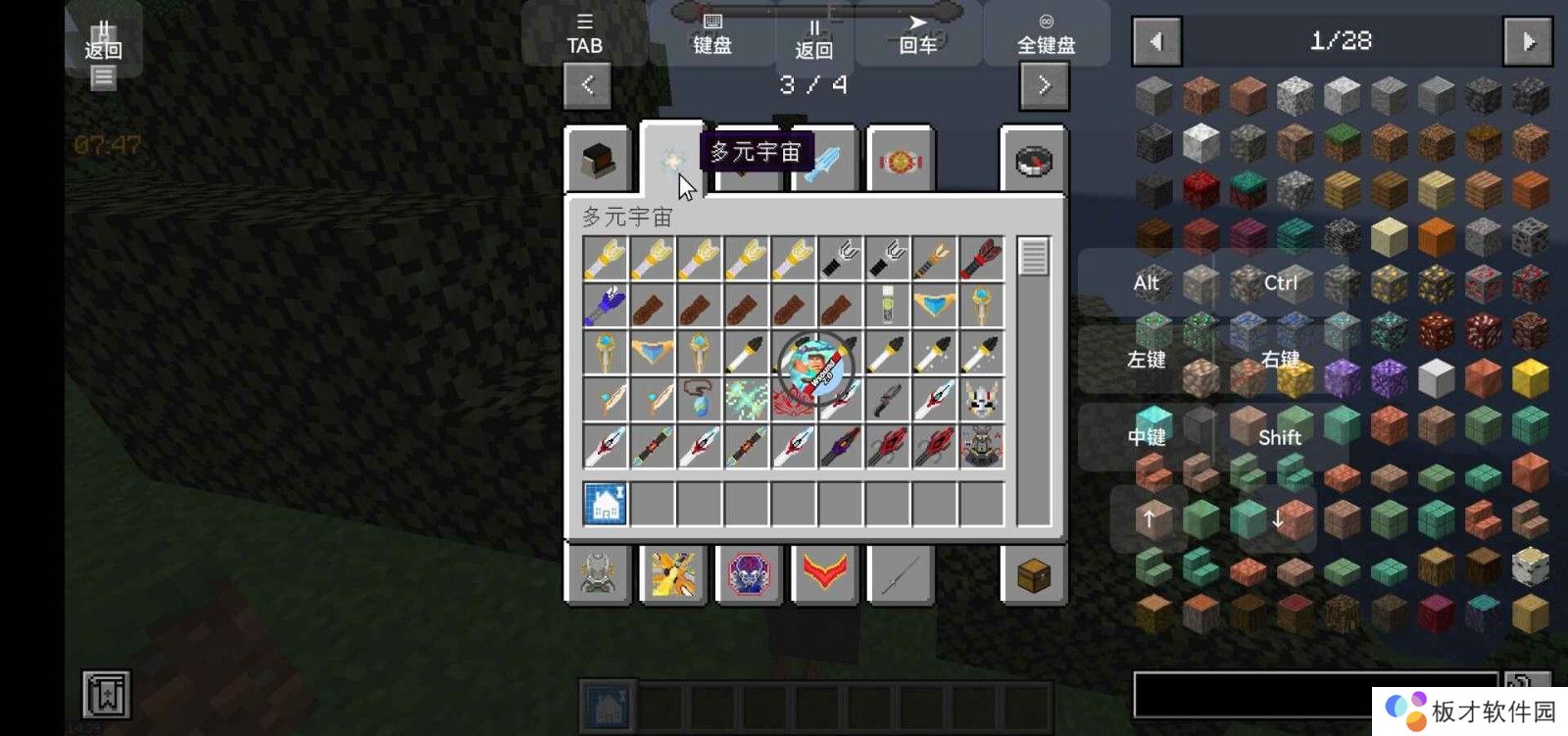1568x736 pixels.
Task: Select the purple mask creative tab
Action: [750, 575]
